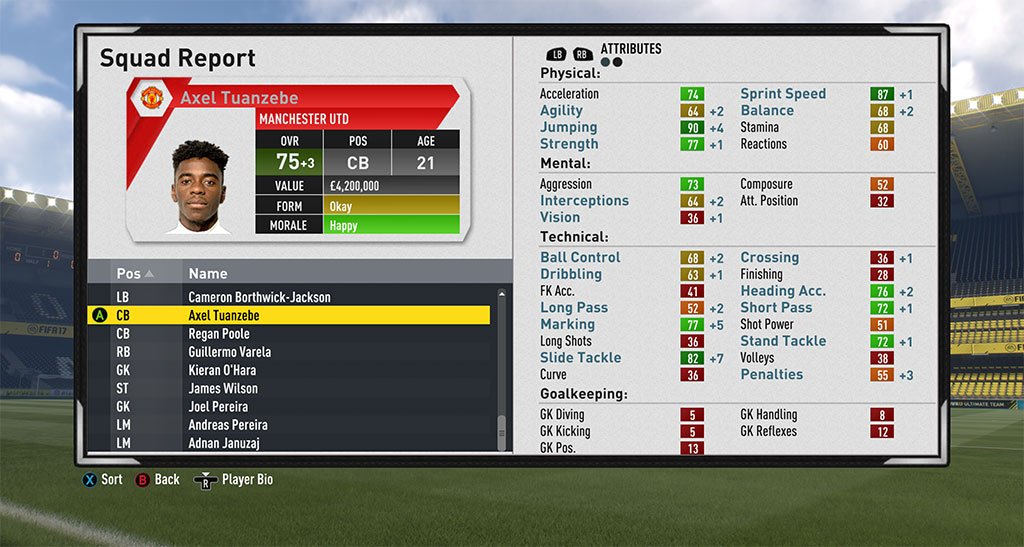This screenshot has width=1024, height=547.
Task: Click the Sort option at the bottom
Action: 103,480
